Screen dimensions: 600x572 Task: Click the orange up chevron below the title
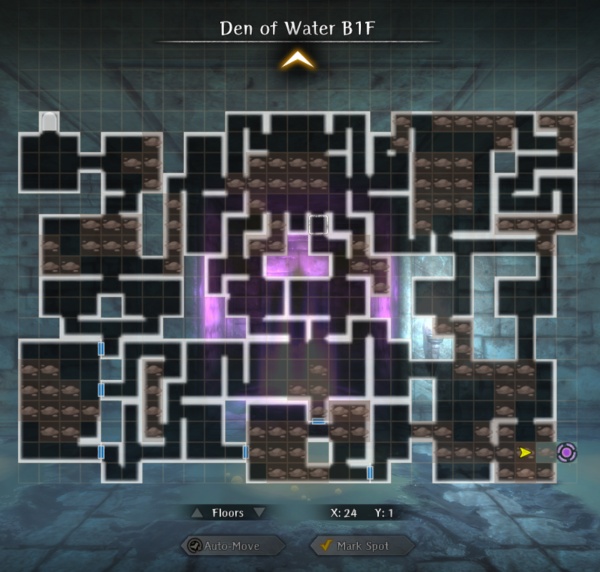[x=297, y=62]
